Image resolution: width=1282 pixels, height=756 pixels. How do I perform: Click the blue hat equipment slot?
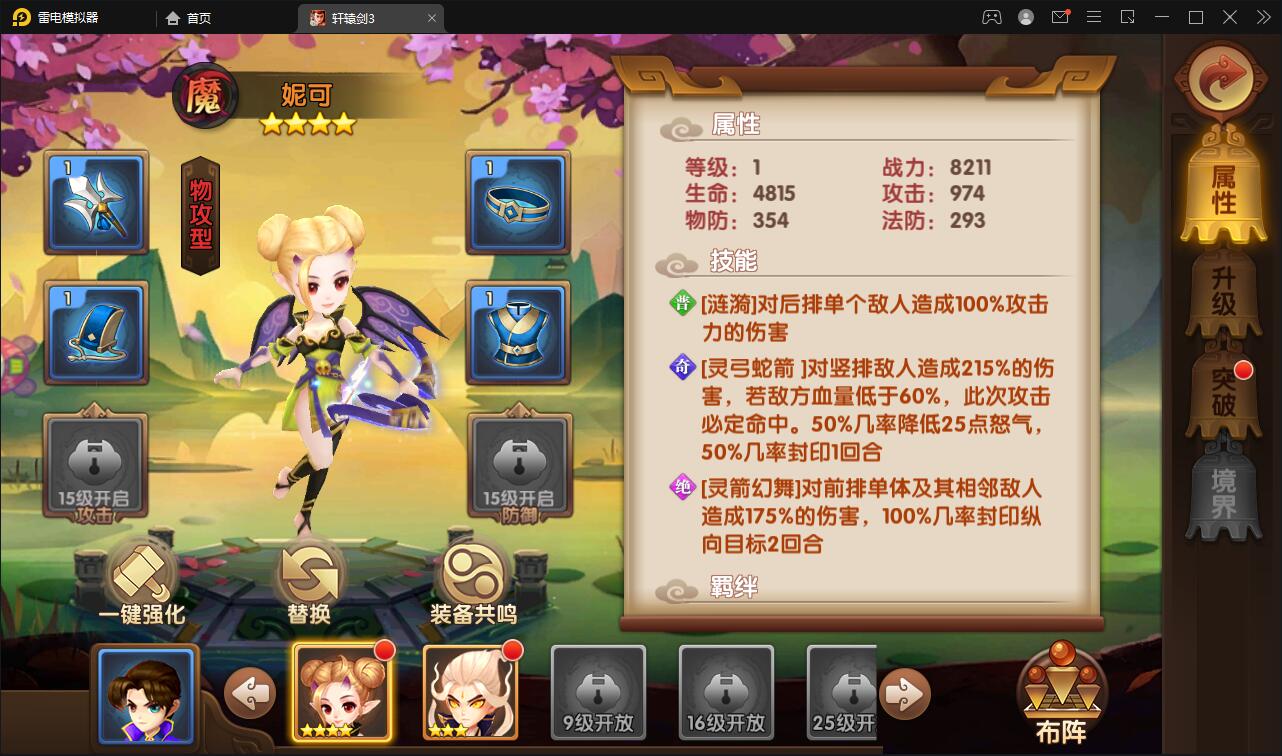[96, 332]
